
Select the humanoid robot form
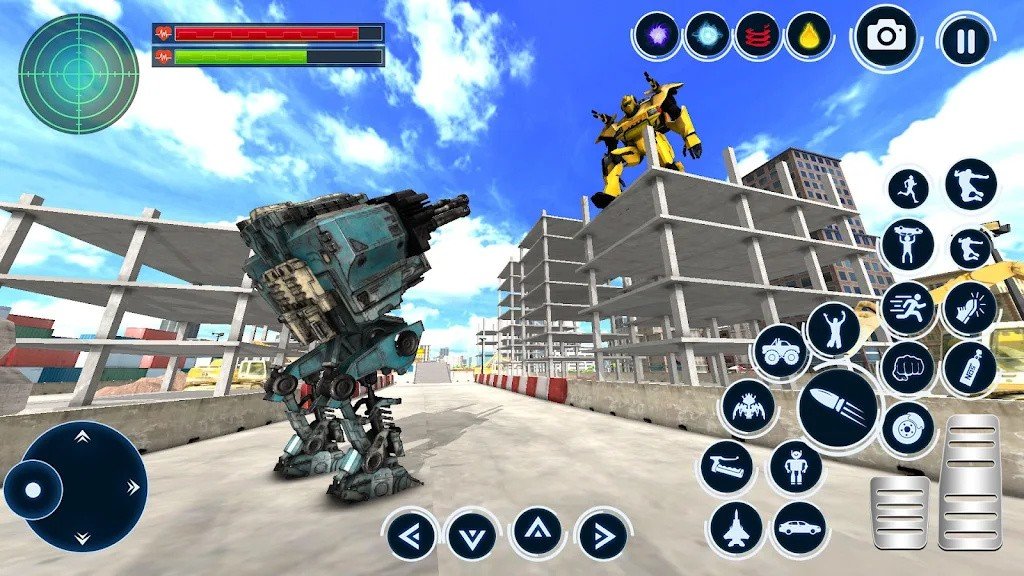click(796, 466)
